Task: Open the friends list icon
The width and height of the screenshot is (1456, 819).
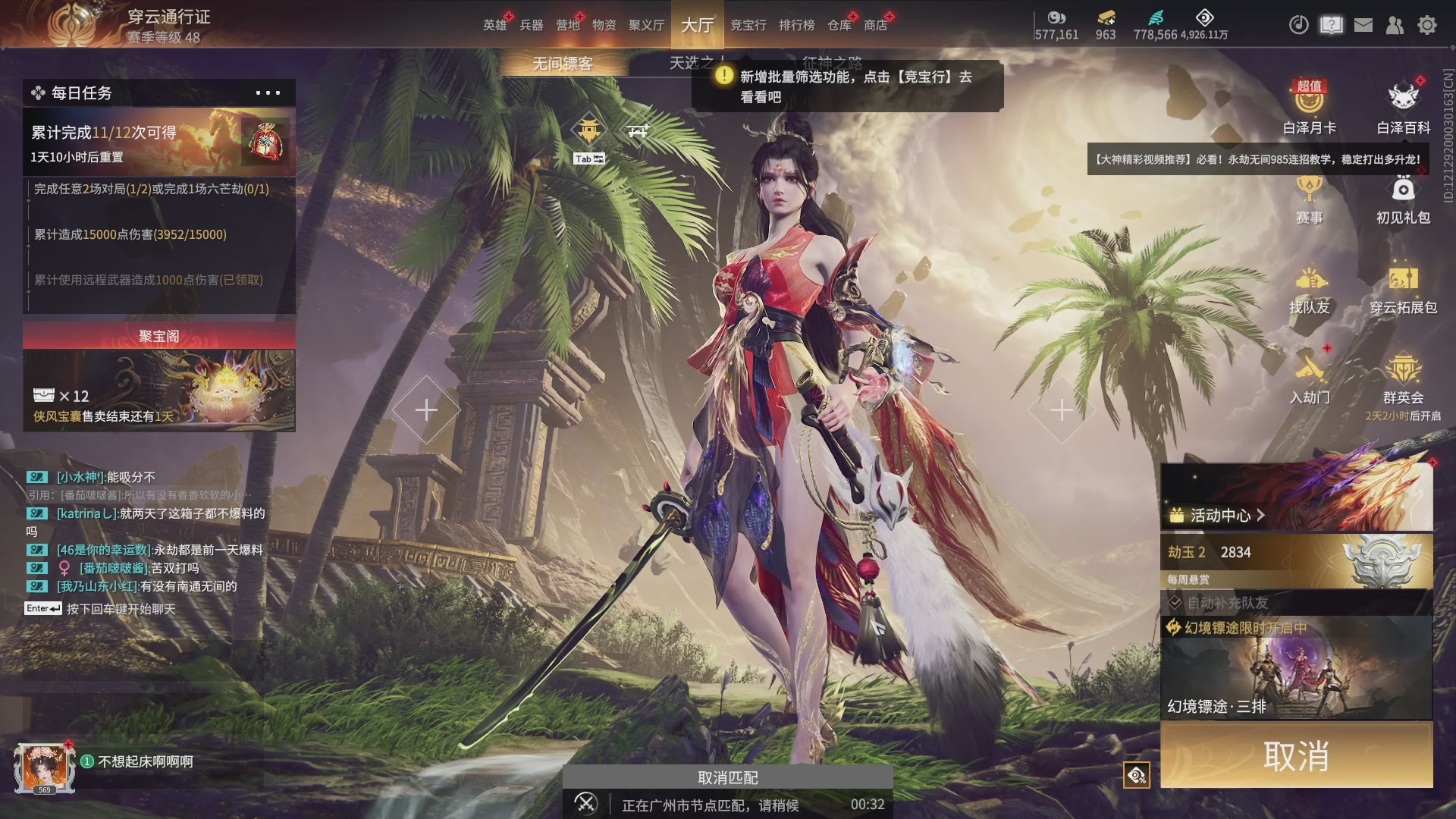Action: [x=1395, y=25]
